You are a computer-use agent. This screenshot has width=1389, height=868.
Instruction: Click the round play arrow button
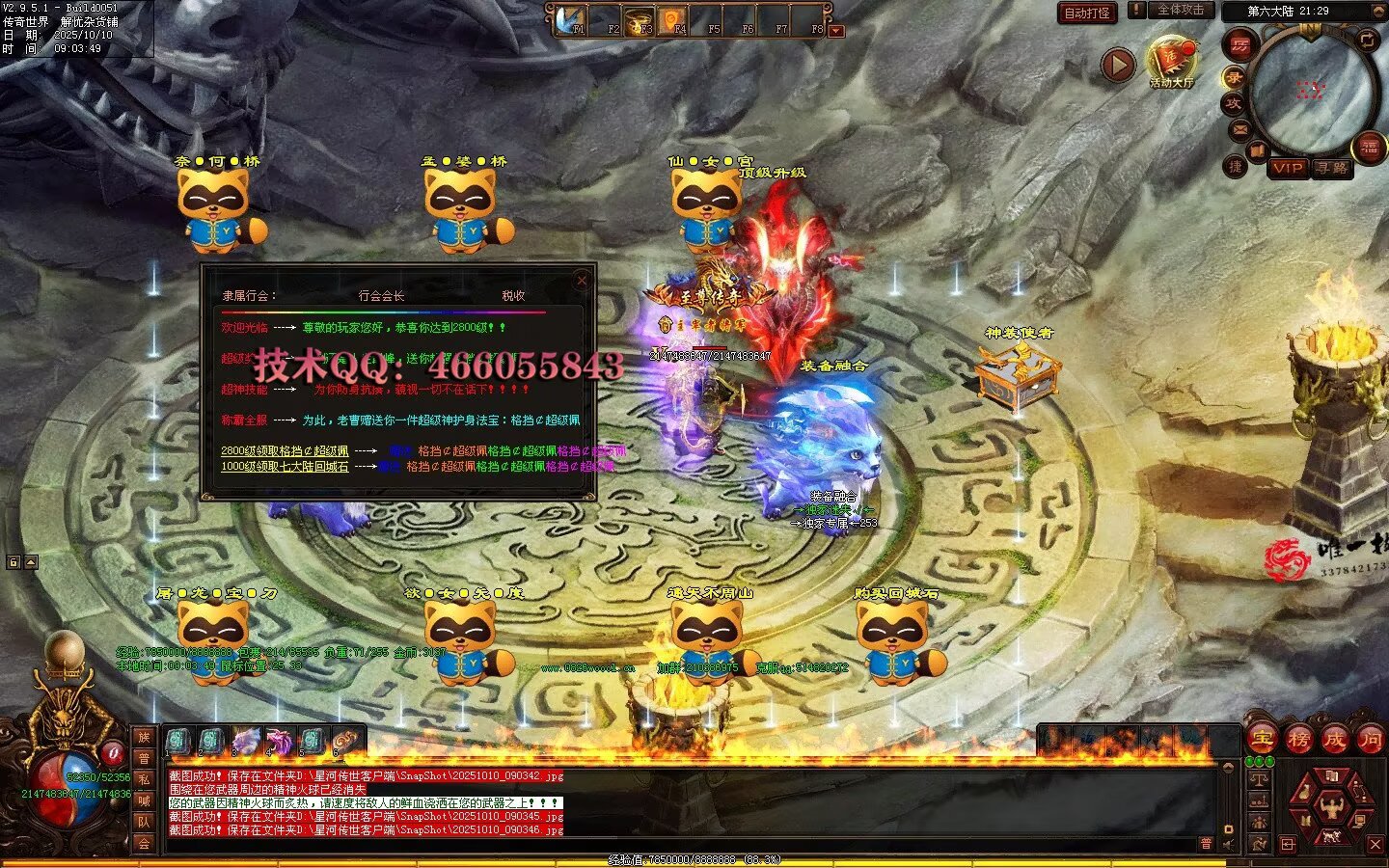(1117, 66)
